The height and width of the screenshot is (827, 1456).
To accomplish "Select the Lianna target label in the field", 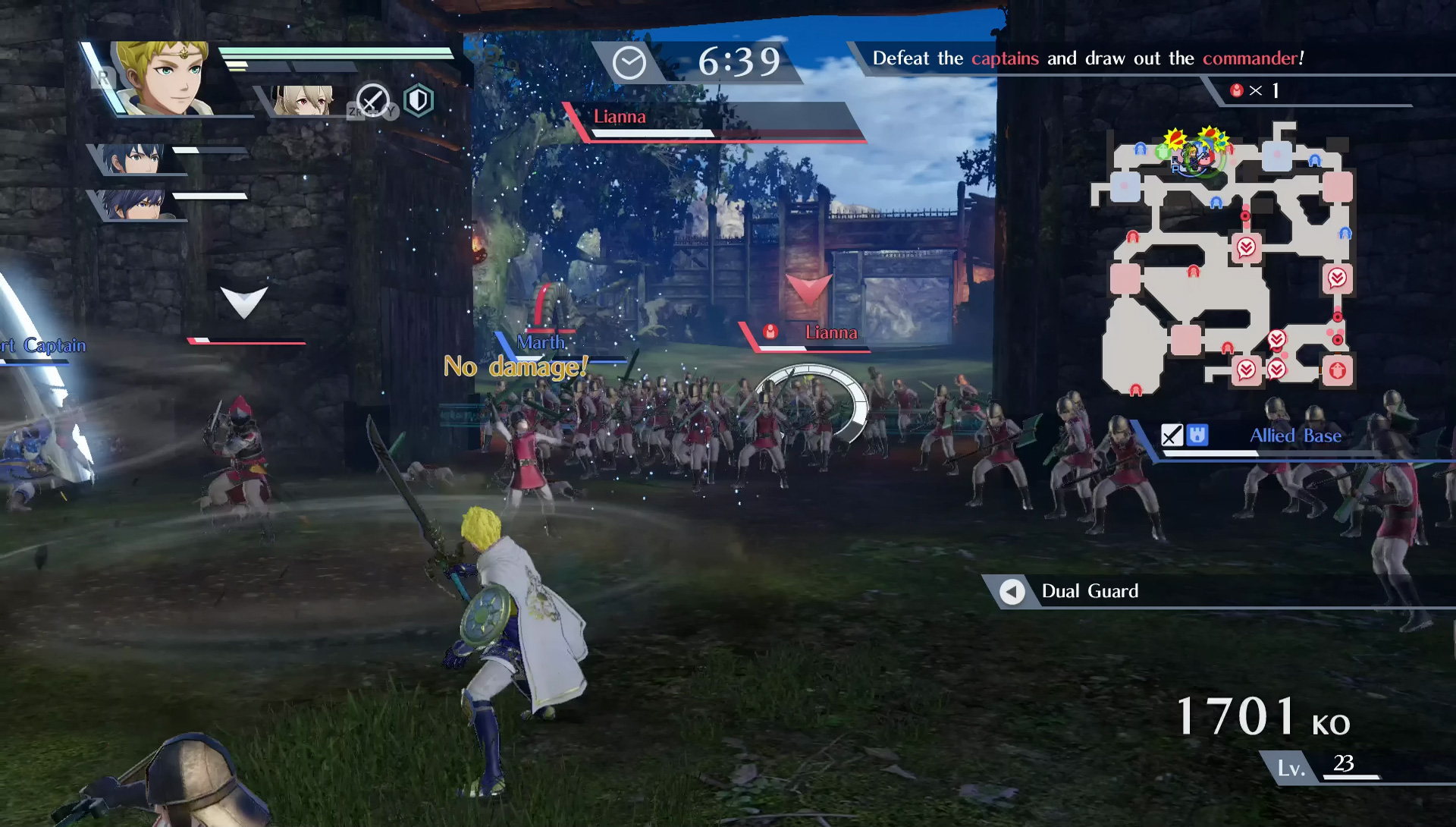I will pos(830,332).
